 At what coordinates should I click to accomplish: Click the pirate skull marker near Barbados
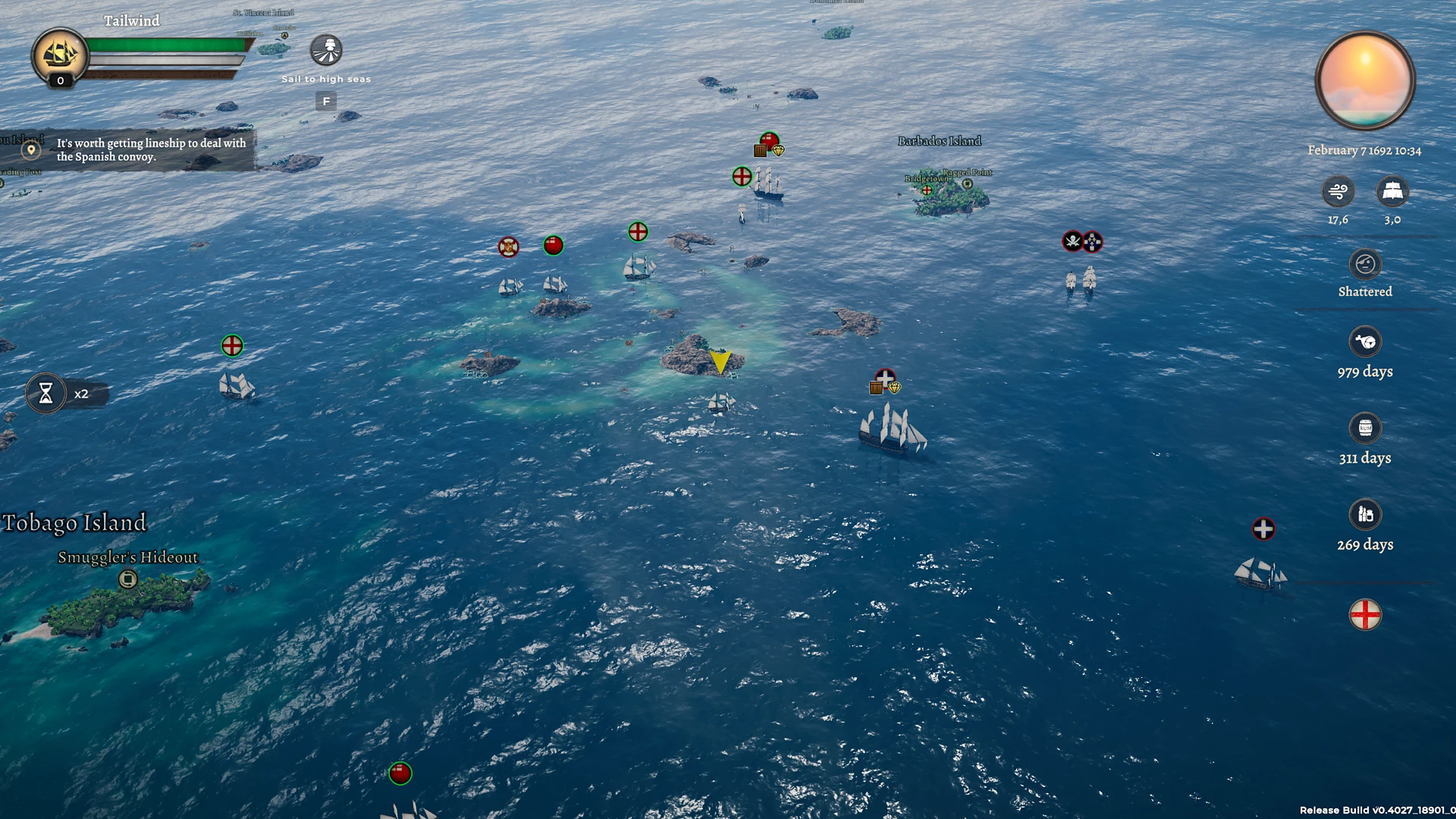tap(1073, 241)
